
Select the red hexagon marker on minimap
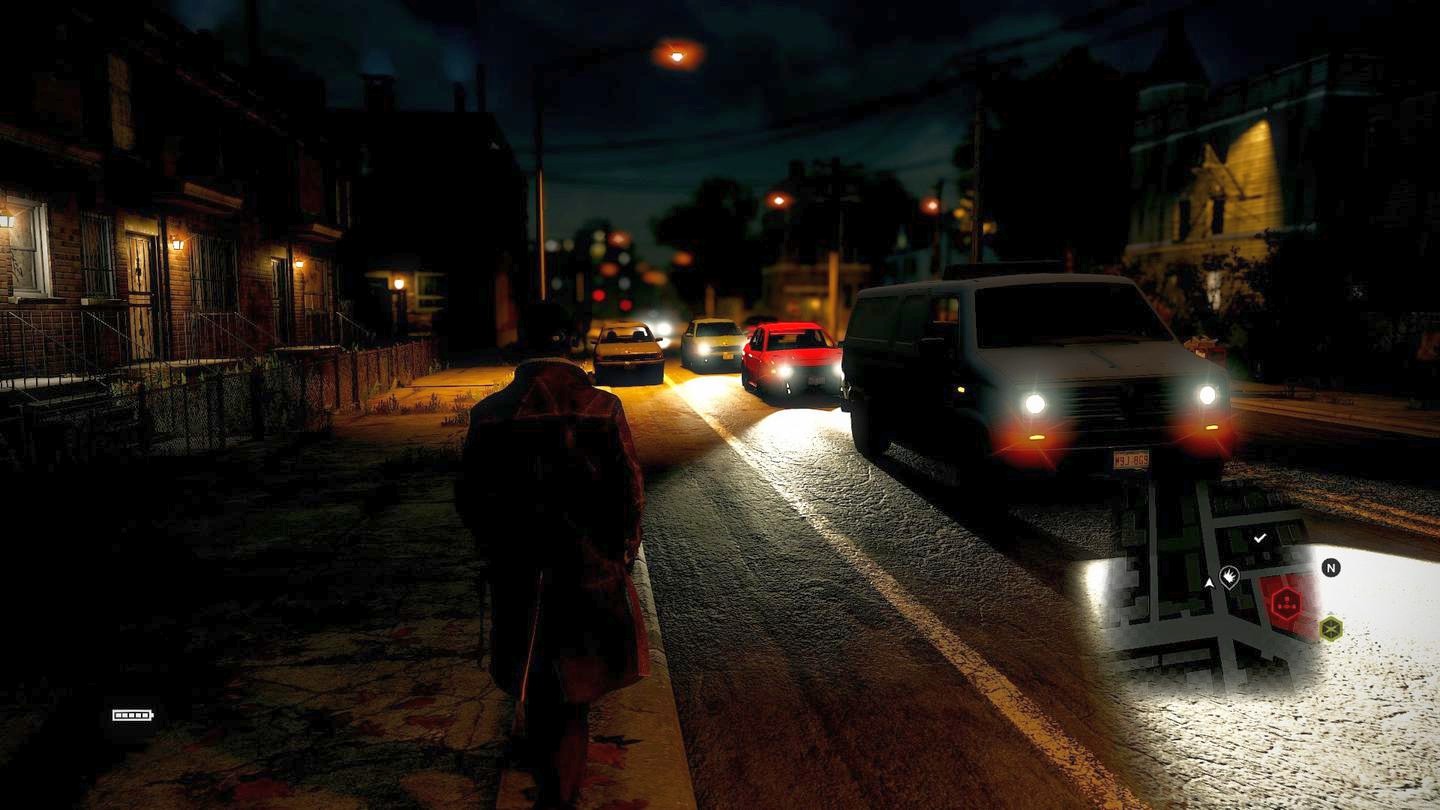pos(1286,603)
